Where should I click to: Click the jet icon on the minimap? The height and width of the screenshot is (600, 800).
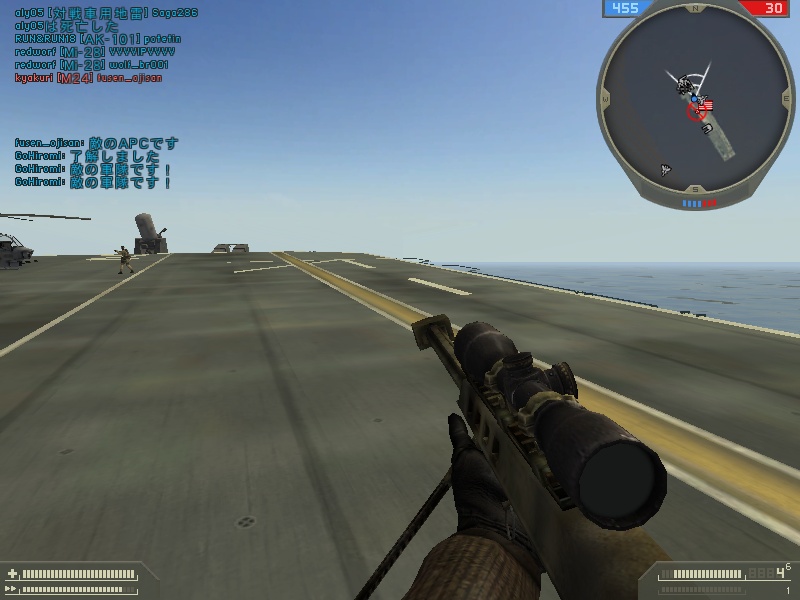click(665, 169)
